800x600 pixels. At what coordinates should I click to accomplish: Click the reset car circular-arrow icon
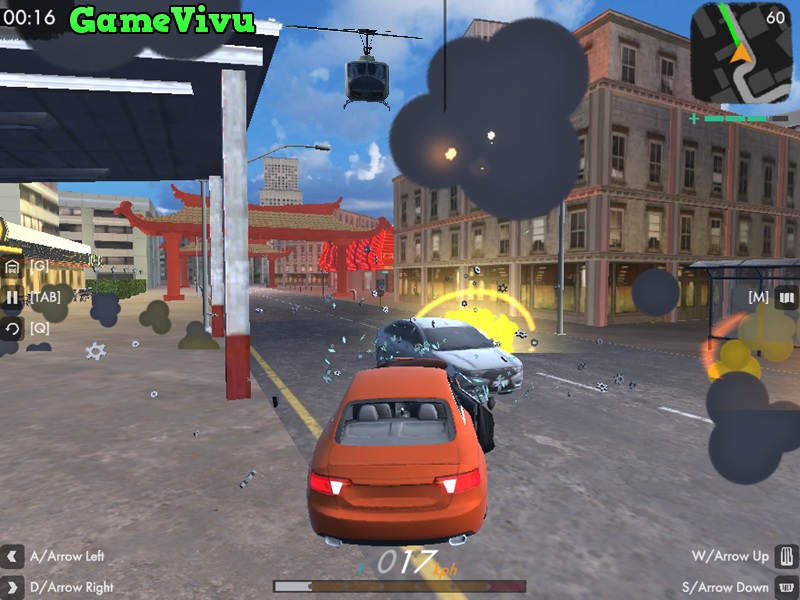(x=12, y=328)
